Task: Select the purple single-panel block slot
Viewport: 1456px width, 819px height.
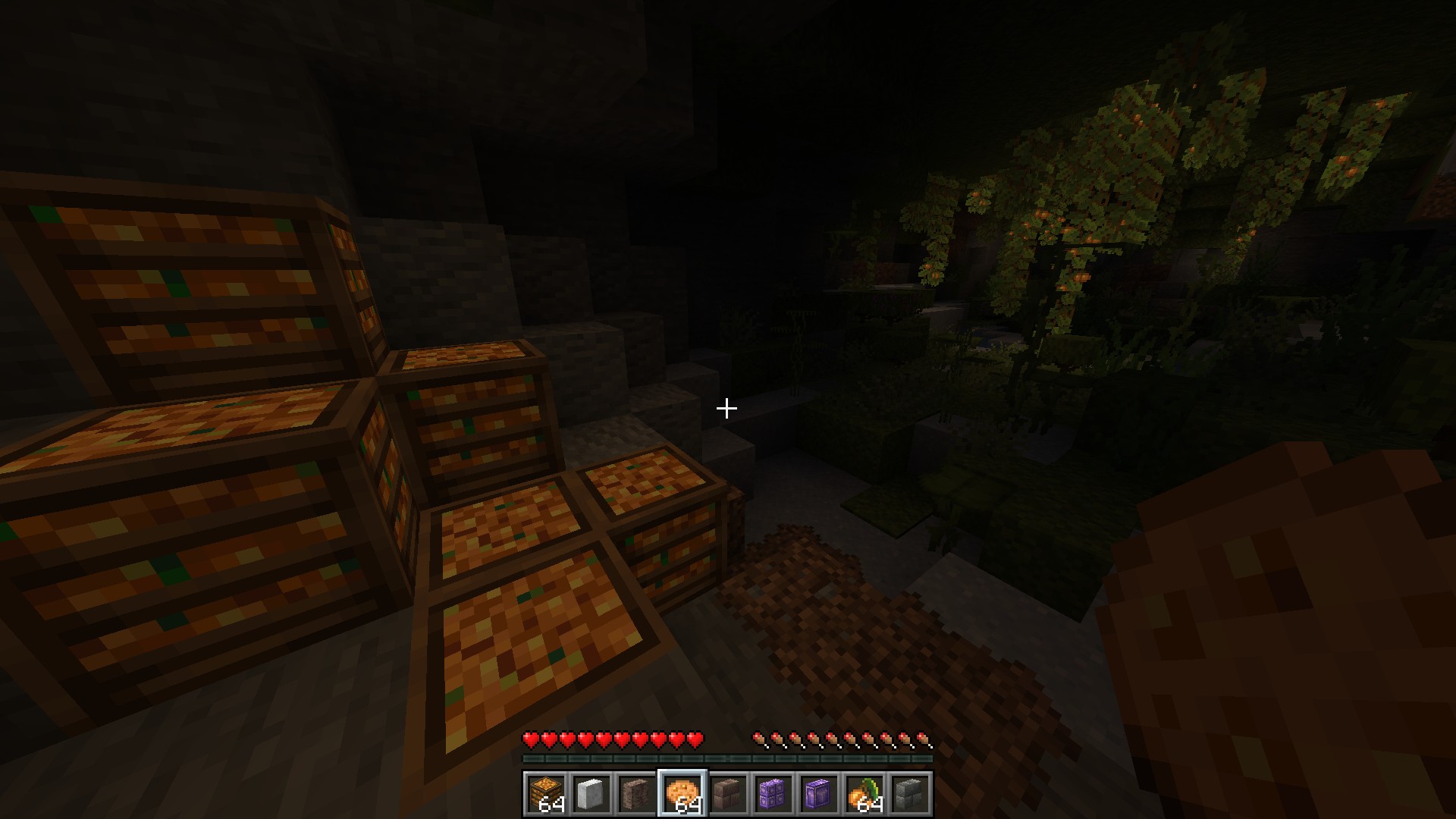Action: pyautogui.click(x=819, y=794)
